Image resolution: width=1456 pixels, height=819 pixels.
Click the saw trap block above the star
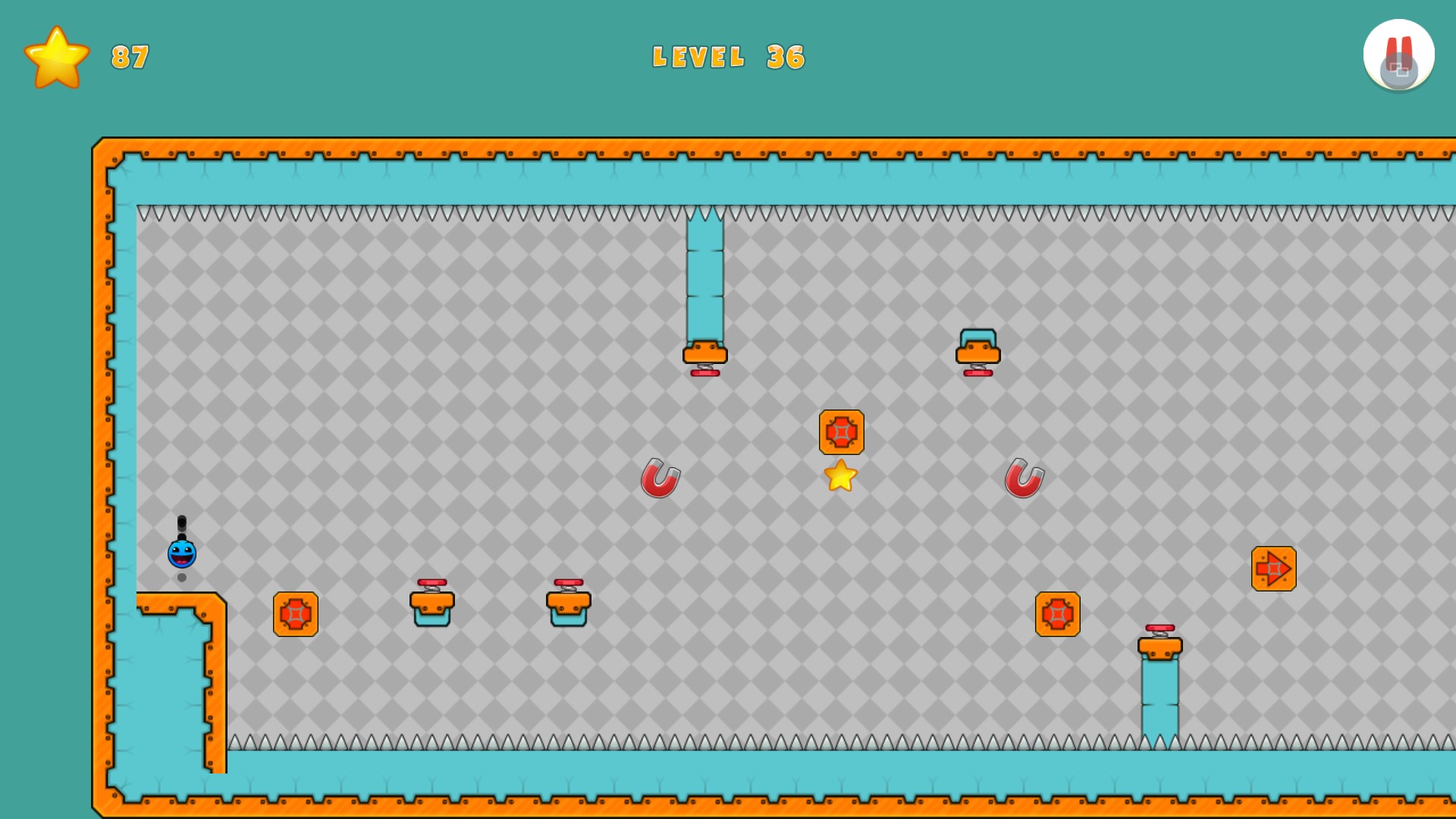click(x=840, y=434)
